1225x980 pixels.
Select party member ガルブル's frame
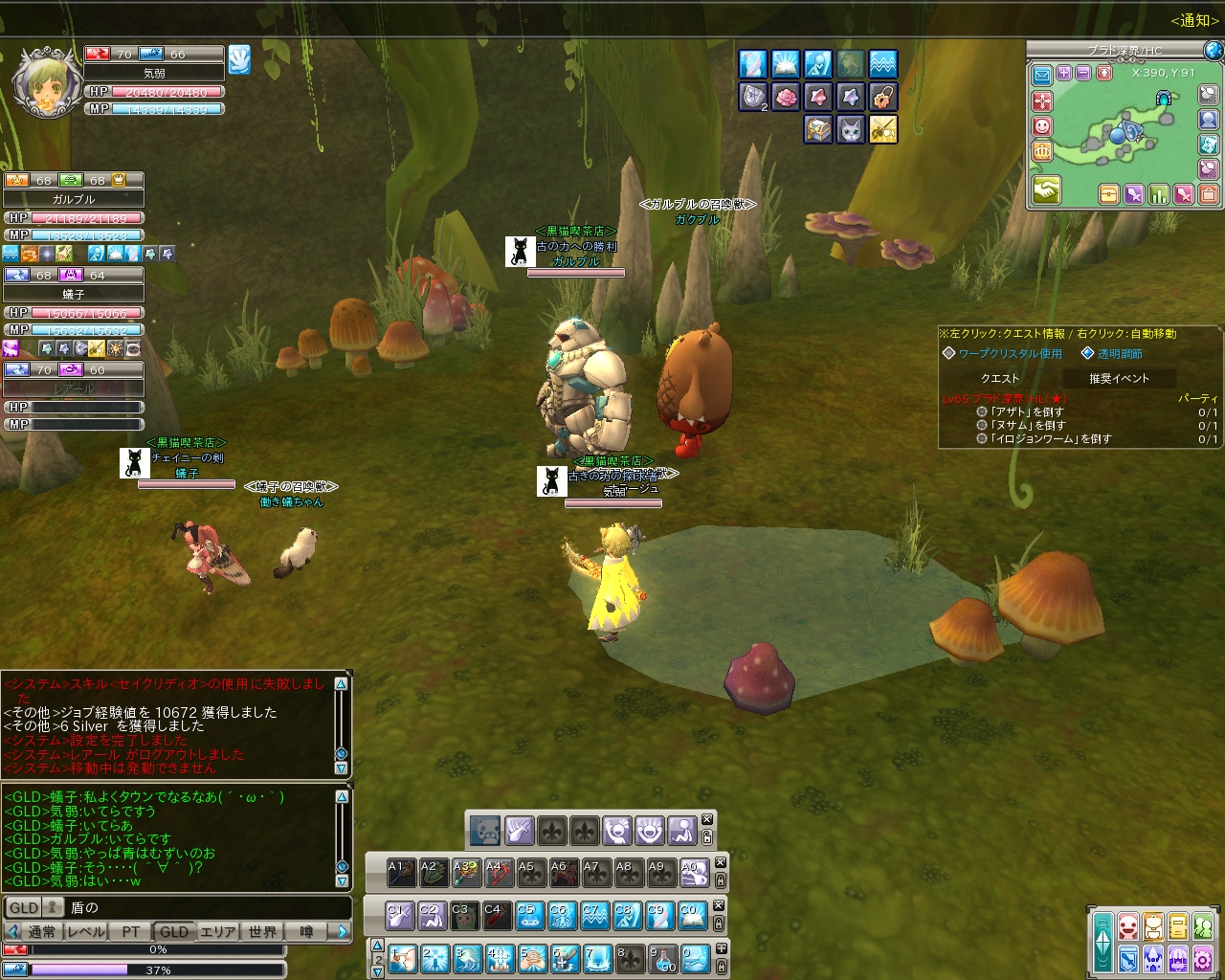74,199
